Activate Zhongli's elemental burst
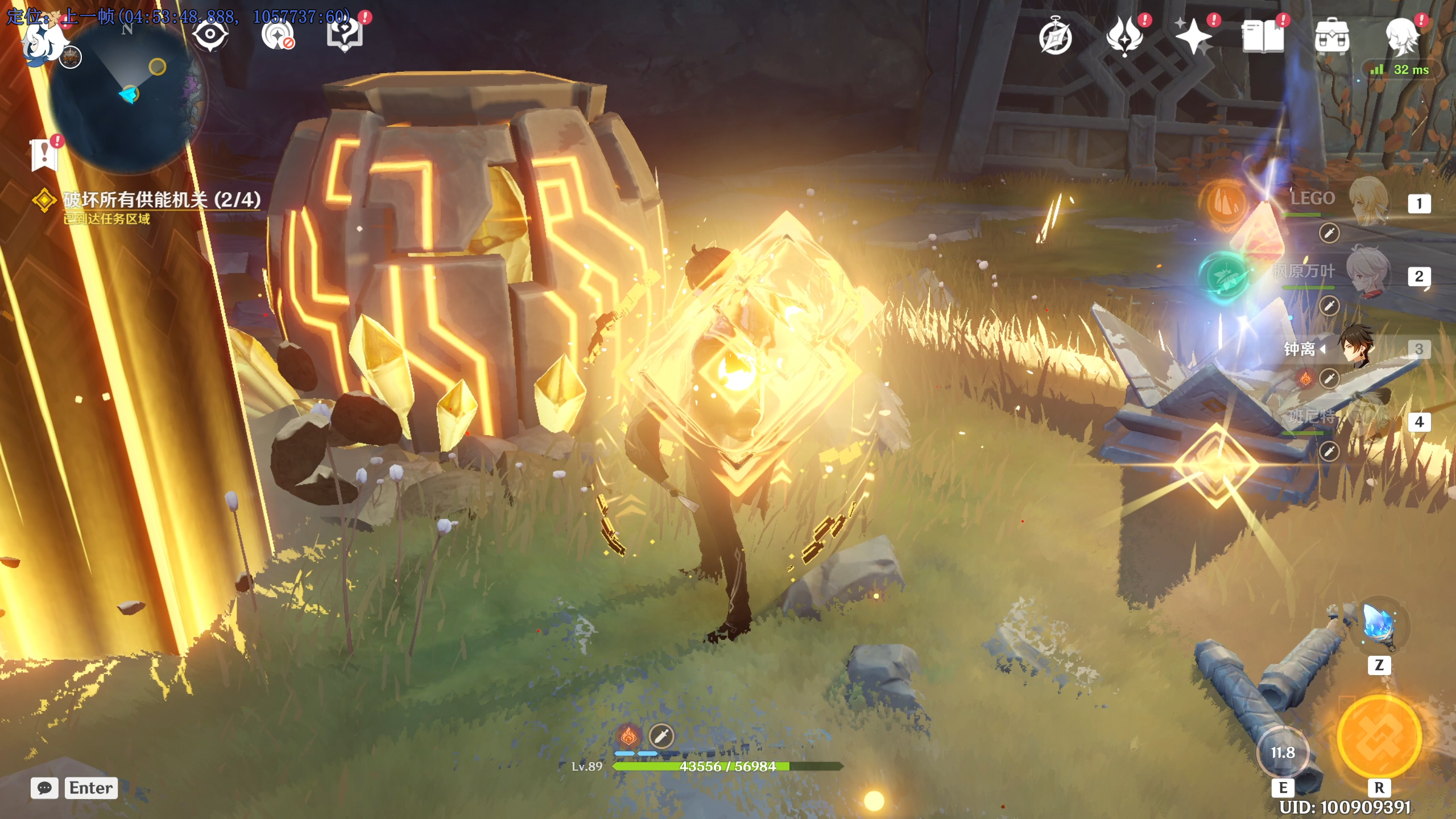 pos(1379,737)
